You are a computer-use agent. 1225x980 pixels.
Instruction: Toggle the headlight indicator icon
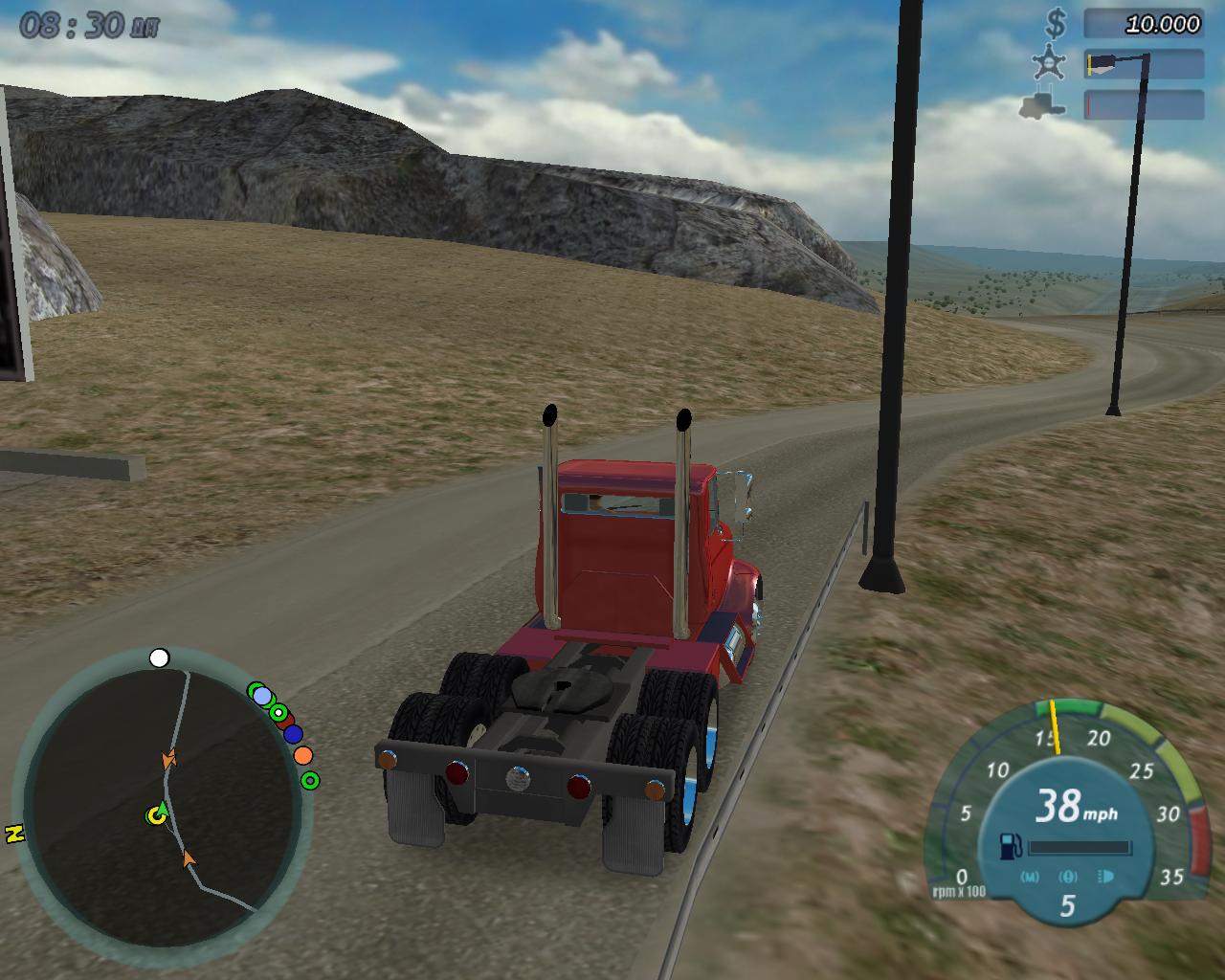[x=1106, y=877]
